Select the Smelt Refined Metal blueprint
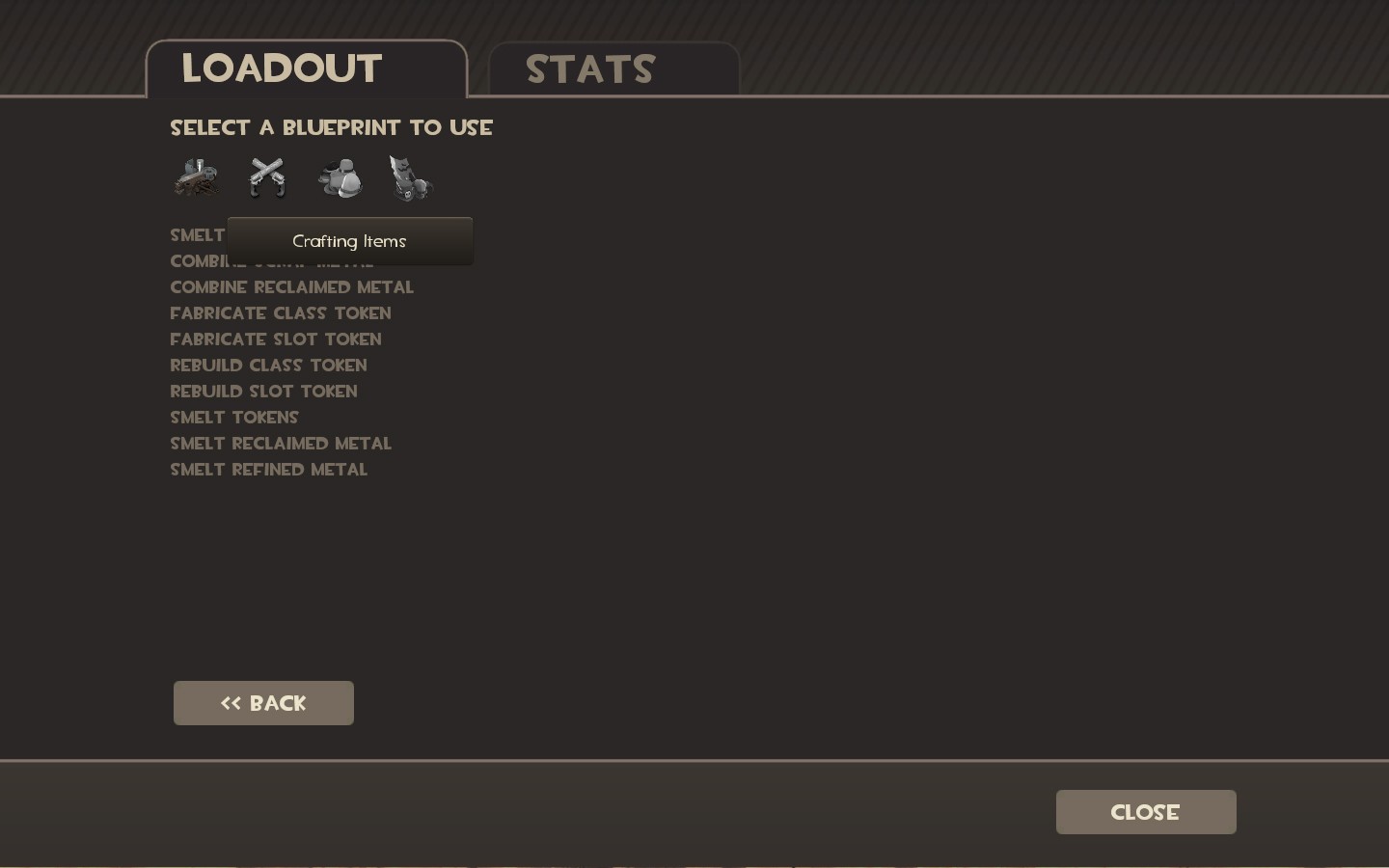The image size is (1389, 868). pyautogui.click(x=269, y=470)
